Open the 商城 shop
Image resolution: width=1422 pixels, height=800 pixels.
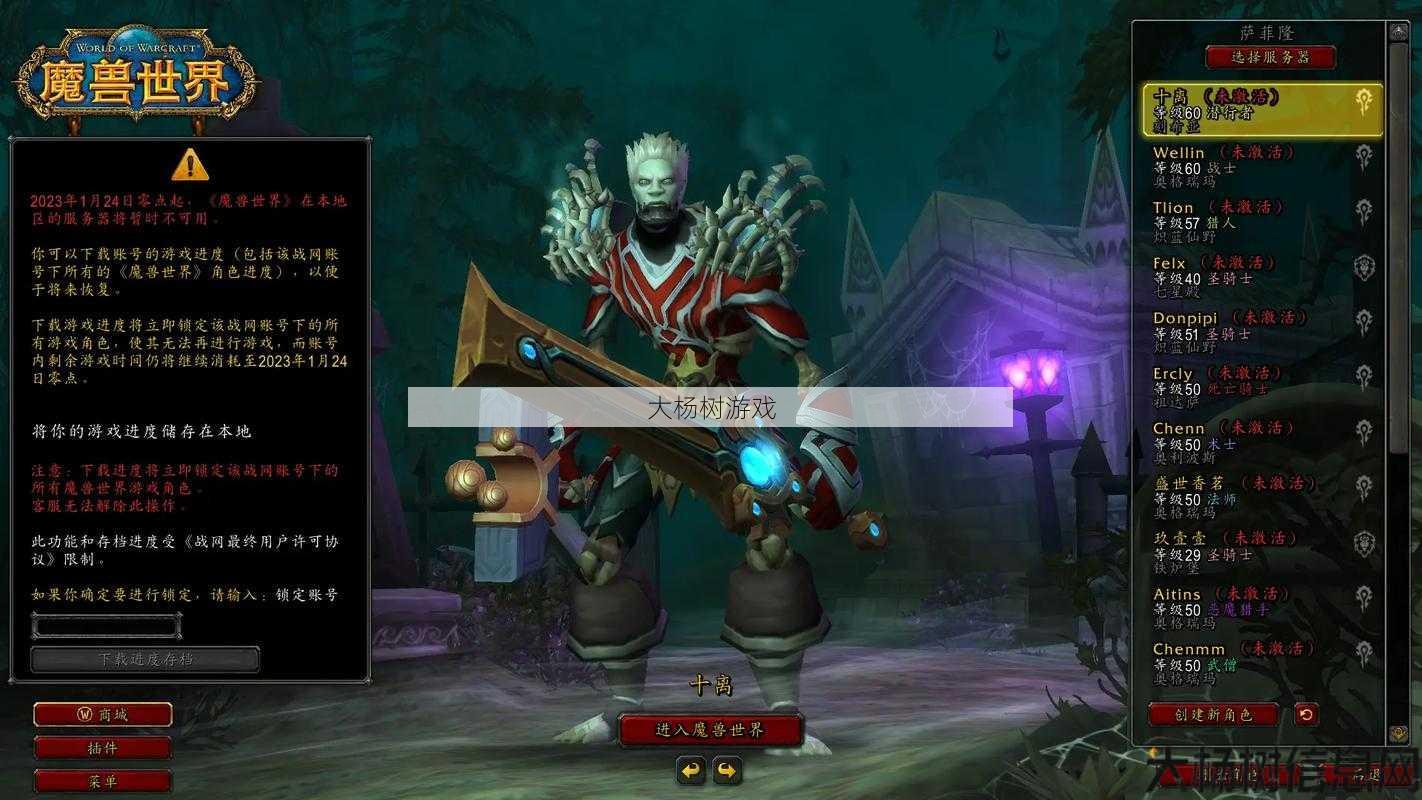[102, 714]
